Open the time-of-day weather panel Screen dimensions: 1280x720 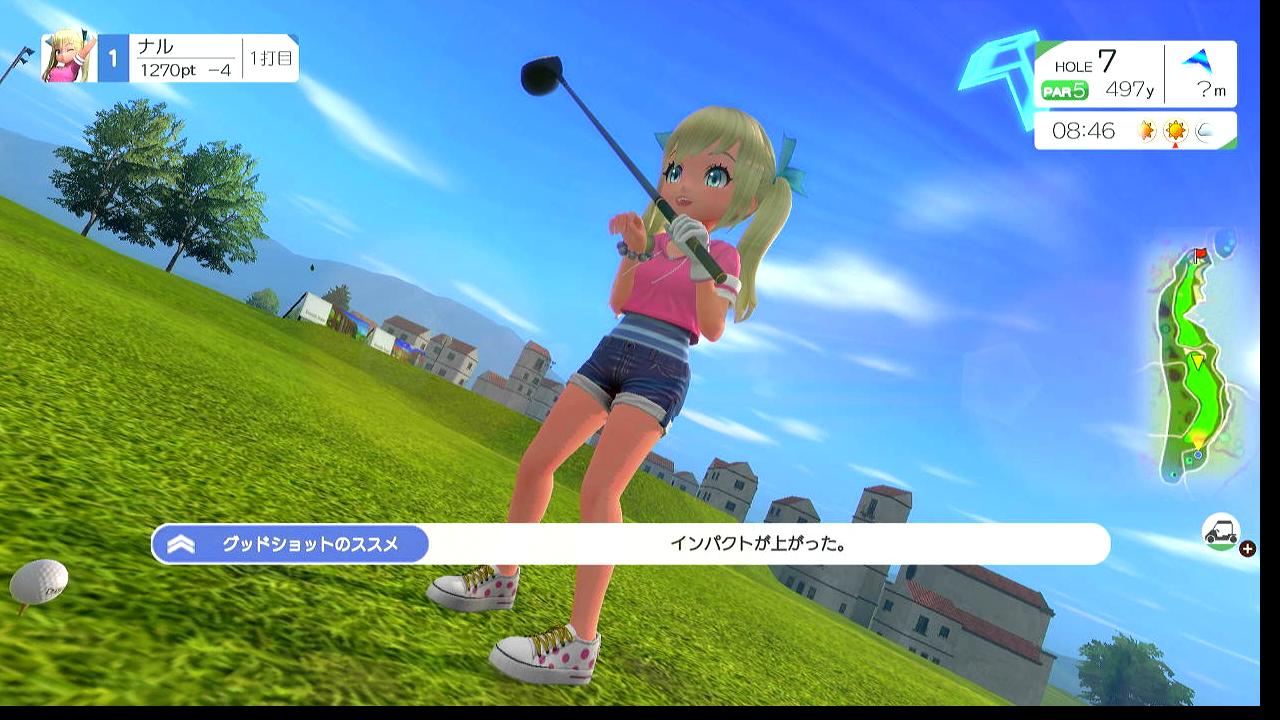1135,131
